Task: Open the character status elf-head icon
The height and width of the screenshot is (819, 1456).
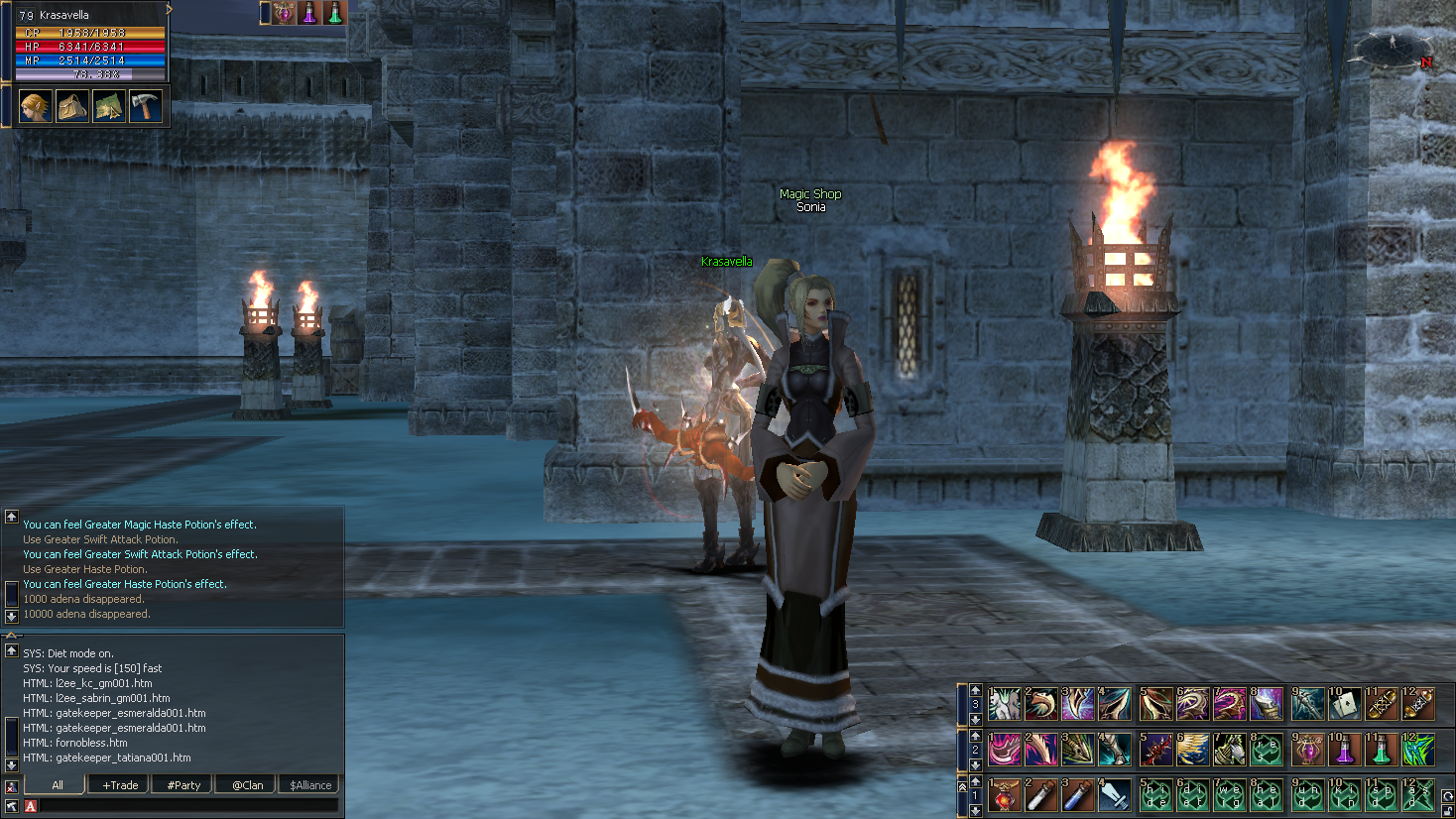Action: pos(35,106)
